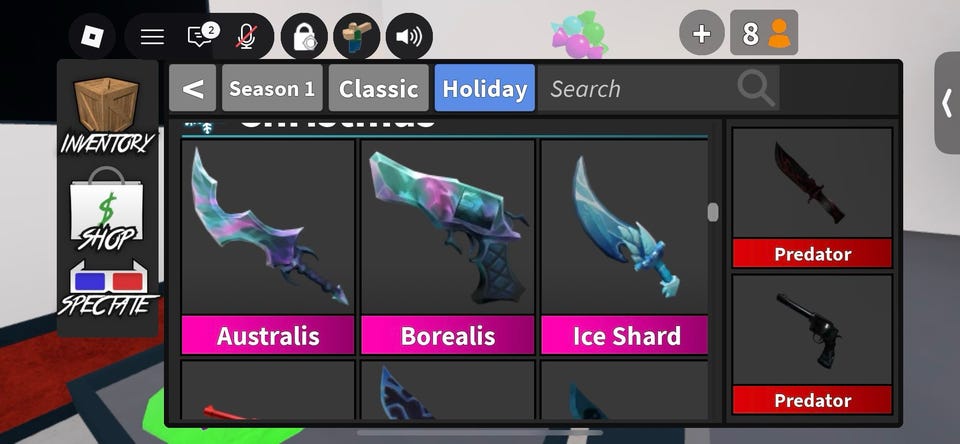The image size is (960, 444).
Task: Switch to the Classic tab
Action: tap(378, 89)
